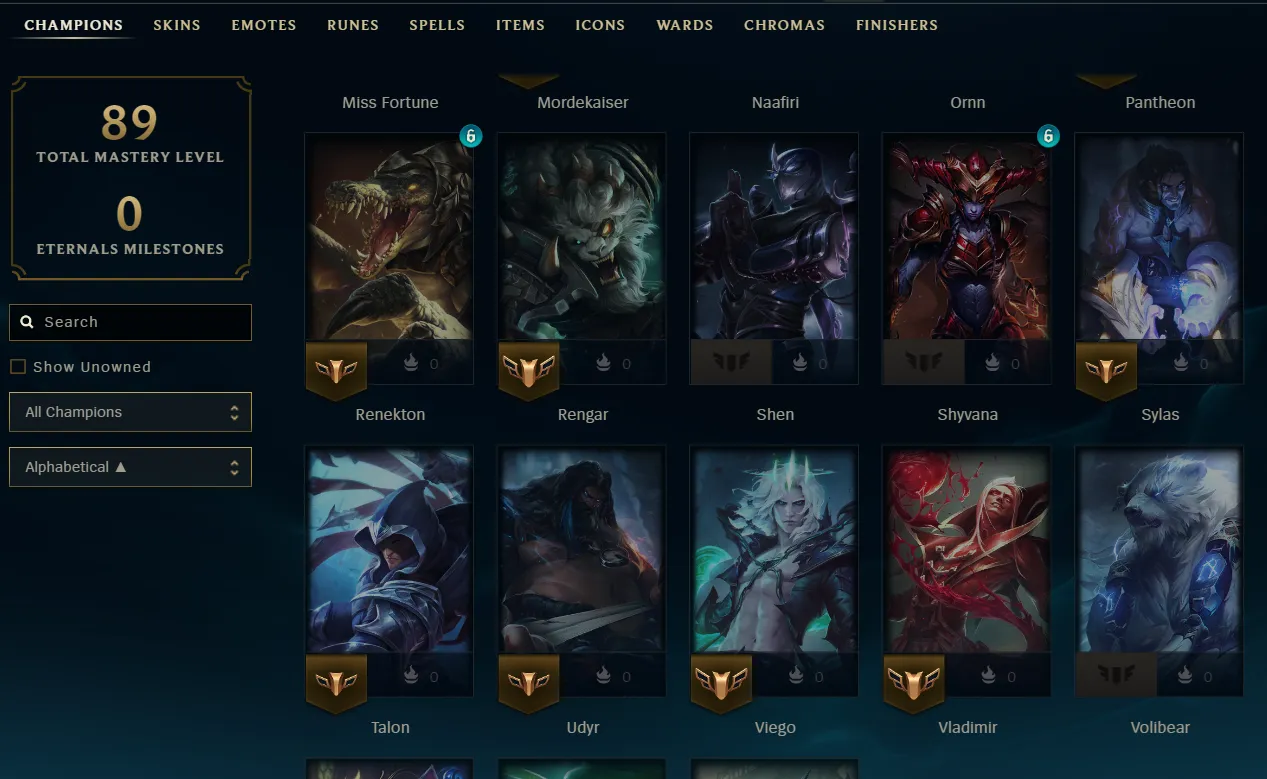
Task: View the Chromas tab
Action: click(784, 25)
